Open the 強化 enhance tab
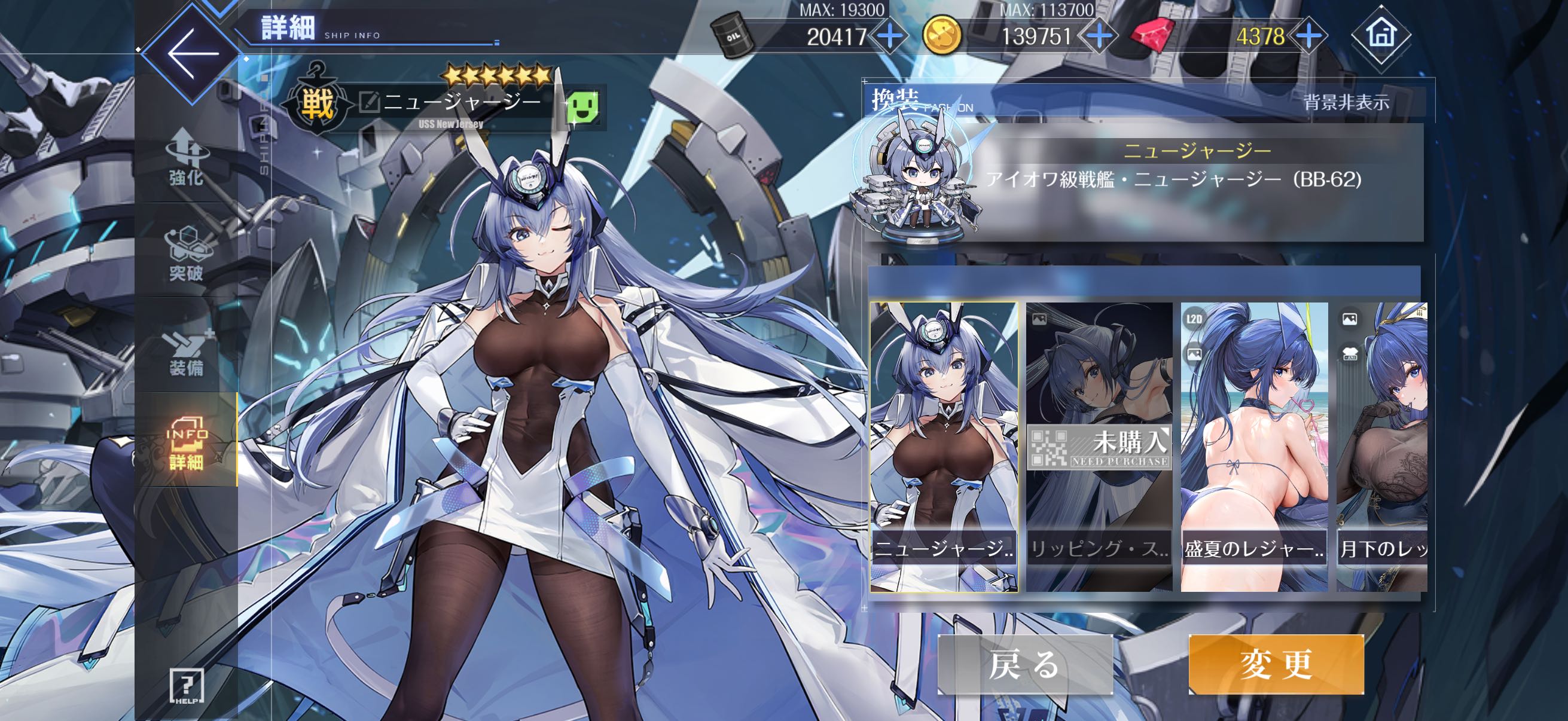 click(186, 160)
